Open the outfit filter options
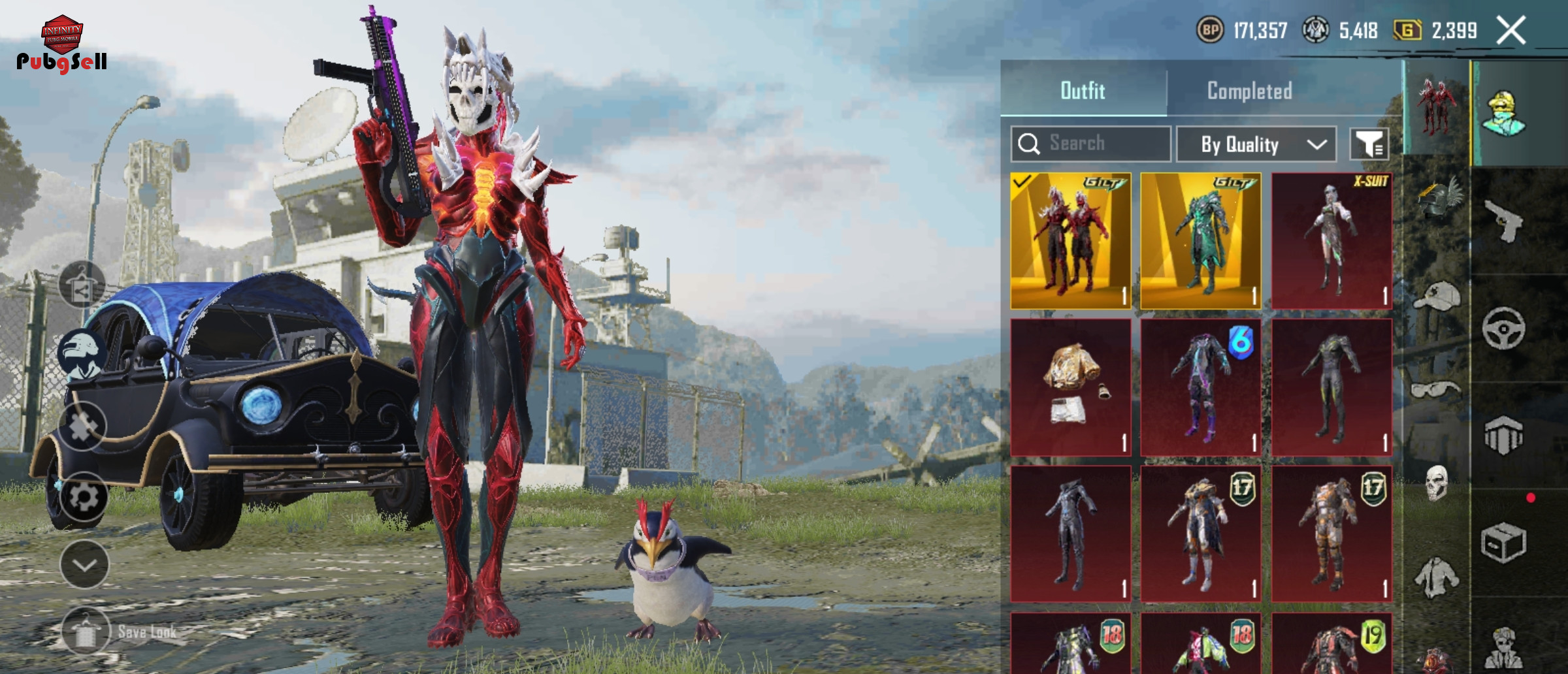1568x674 pixels. click(x=1369, y=144)
